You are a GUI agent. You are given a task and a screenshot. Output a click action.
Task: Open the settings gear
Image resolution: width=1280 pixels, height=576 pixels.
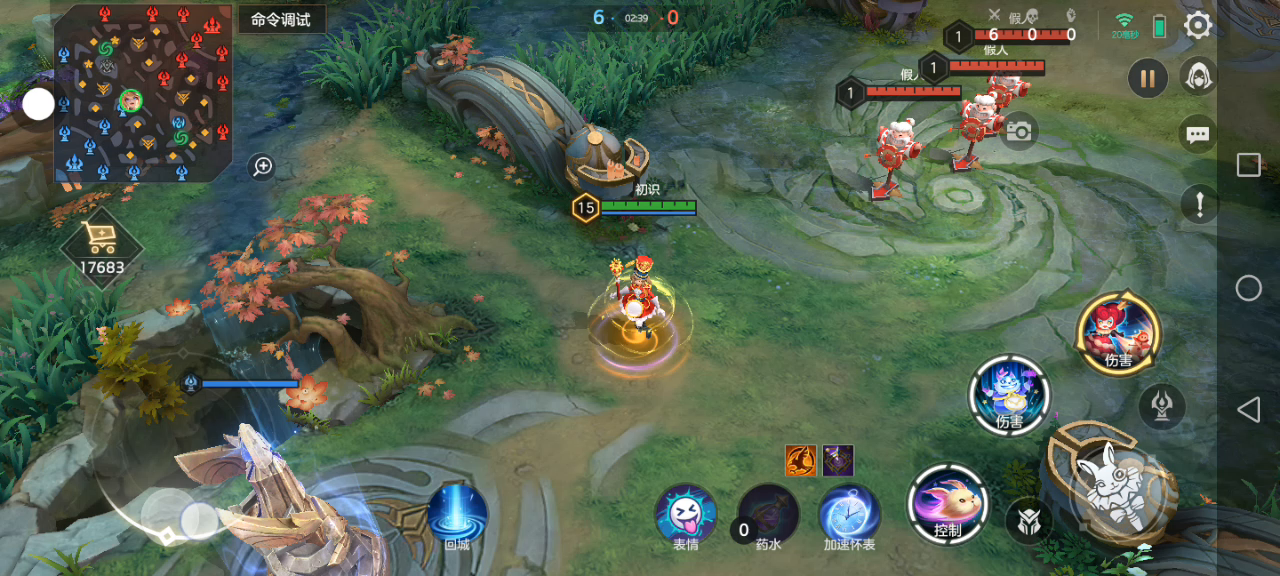(1197, 25)
